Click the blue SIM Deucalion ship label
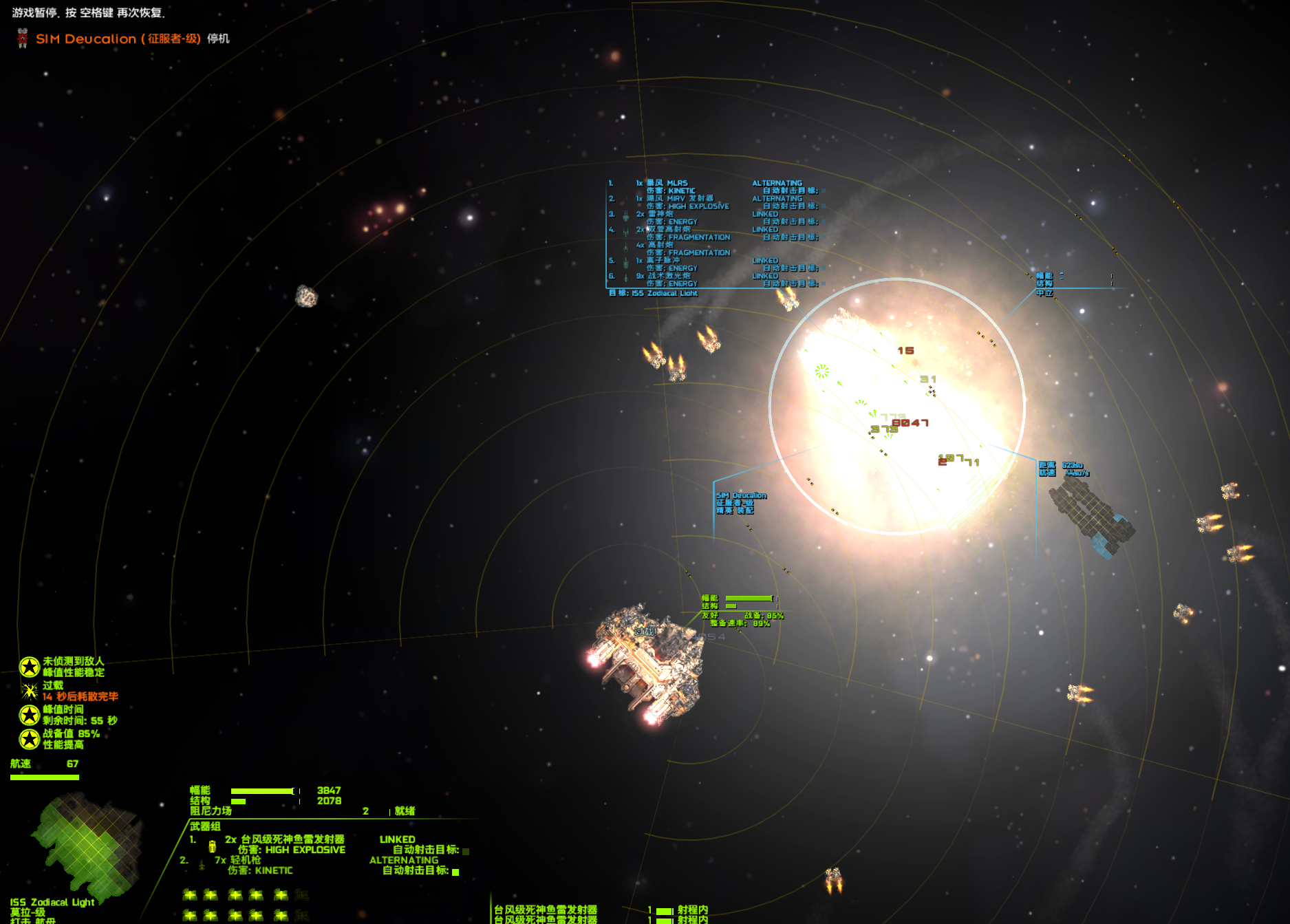 click(x=741, y=495)
